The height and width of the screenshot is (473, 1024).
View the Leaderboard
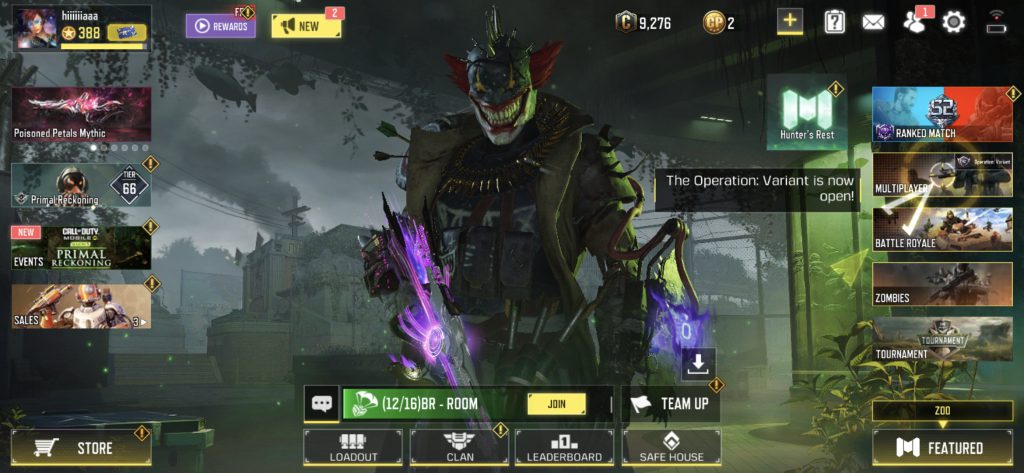(565, 447)
